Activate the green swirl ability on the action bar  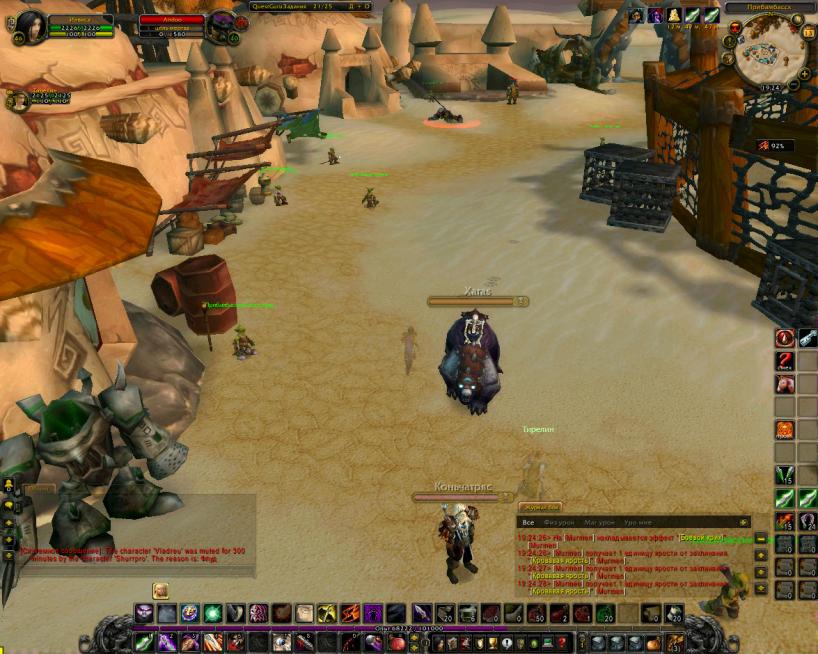(212, 612)
